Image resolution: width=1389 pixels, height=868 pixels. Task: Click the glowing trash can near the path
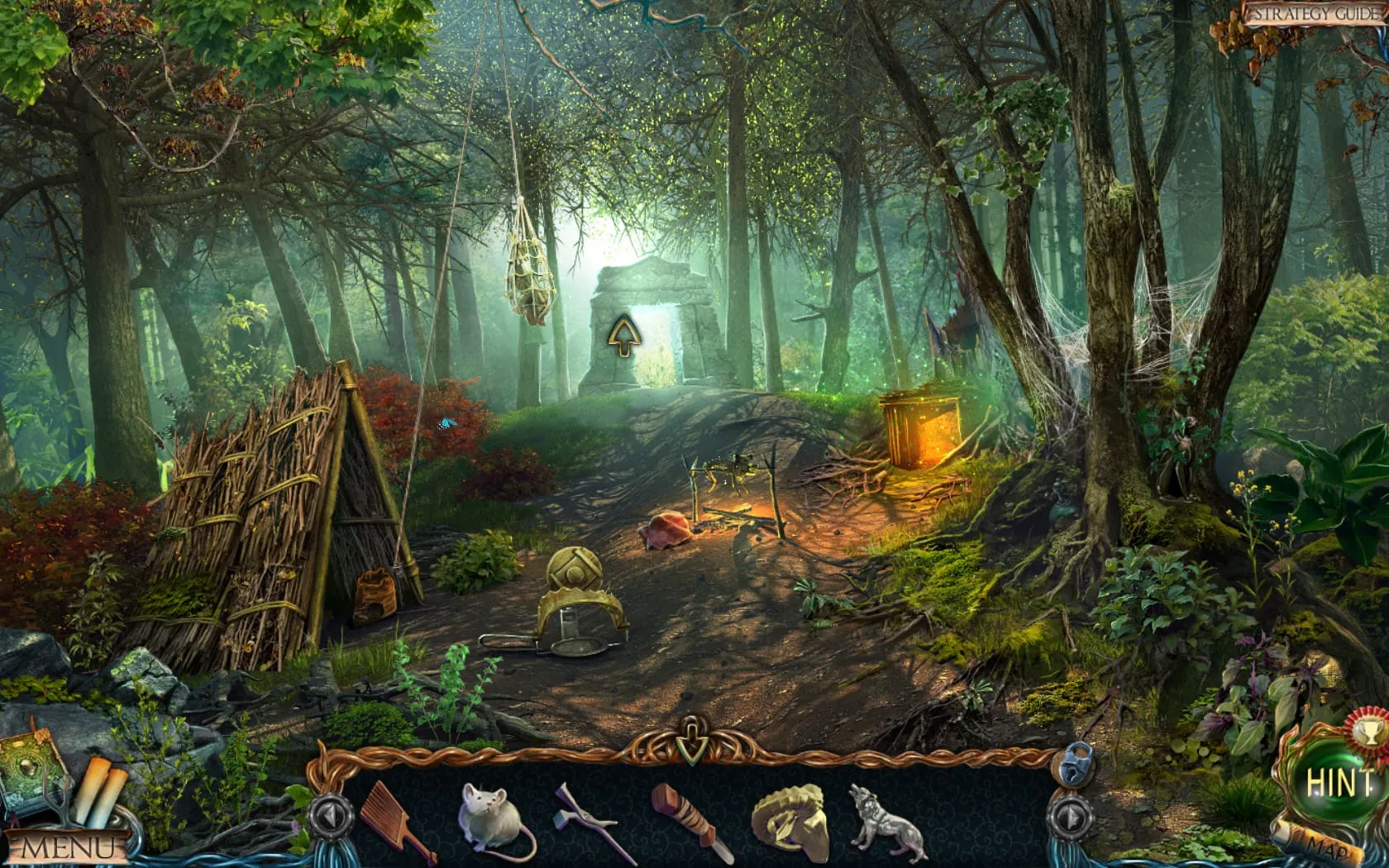920,430
